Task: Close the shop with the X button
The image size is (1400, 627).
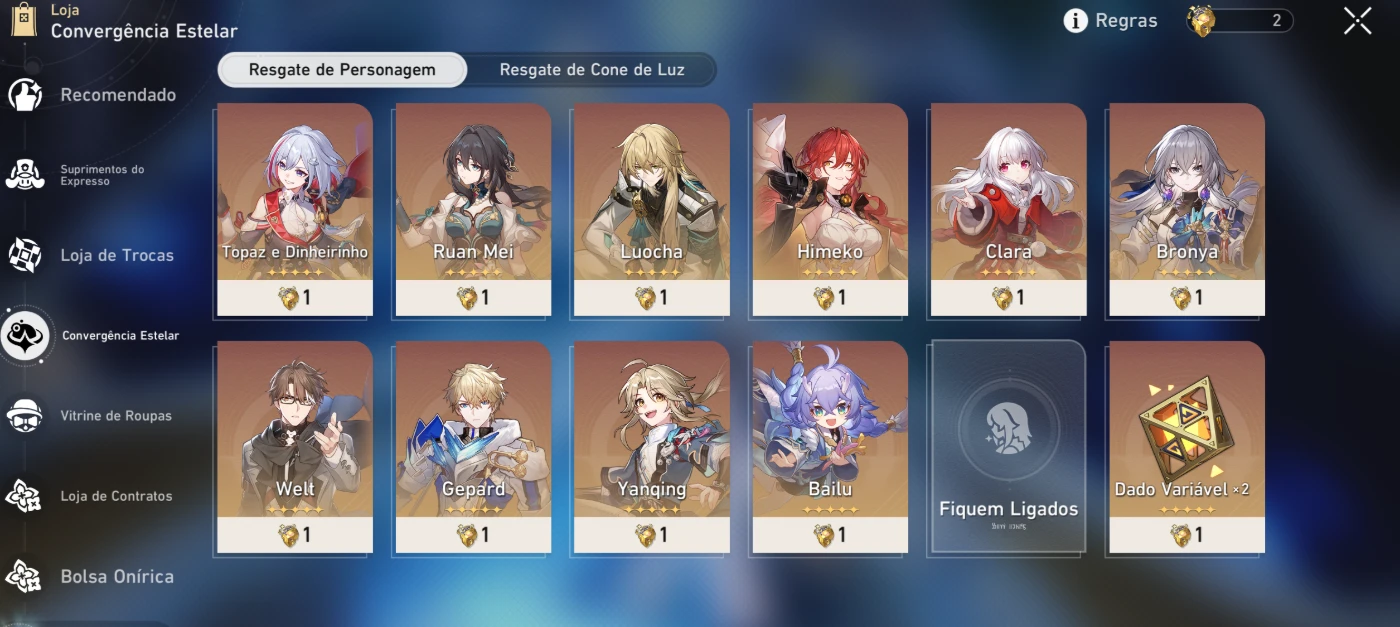Action: point(1357,21)
